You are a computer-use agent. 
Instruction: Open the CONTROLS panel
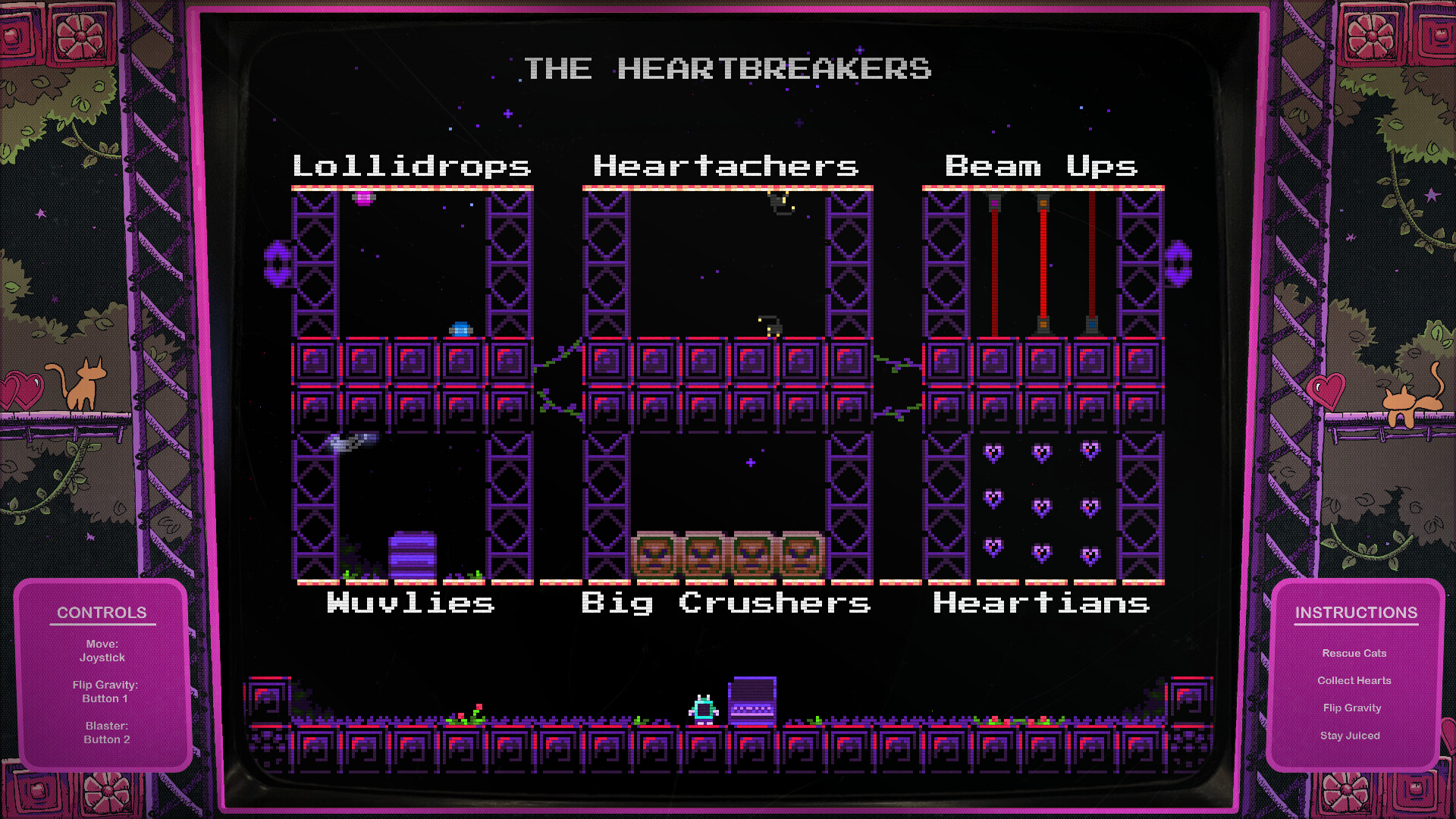[102, 612]
